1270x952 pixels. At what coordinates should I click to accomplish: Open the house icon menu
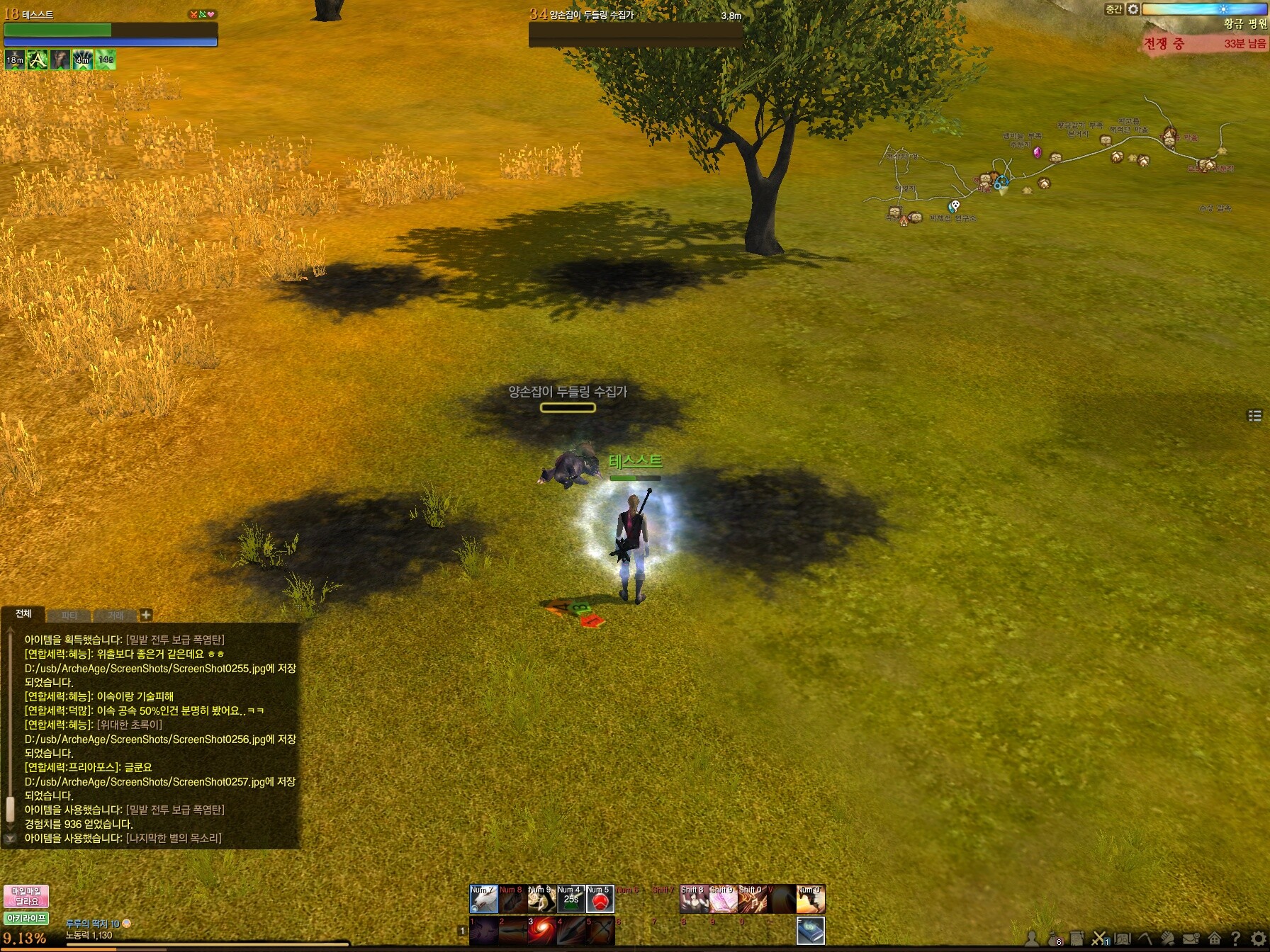click(x=1214, y=939)
